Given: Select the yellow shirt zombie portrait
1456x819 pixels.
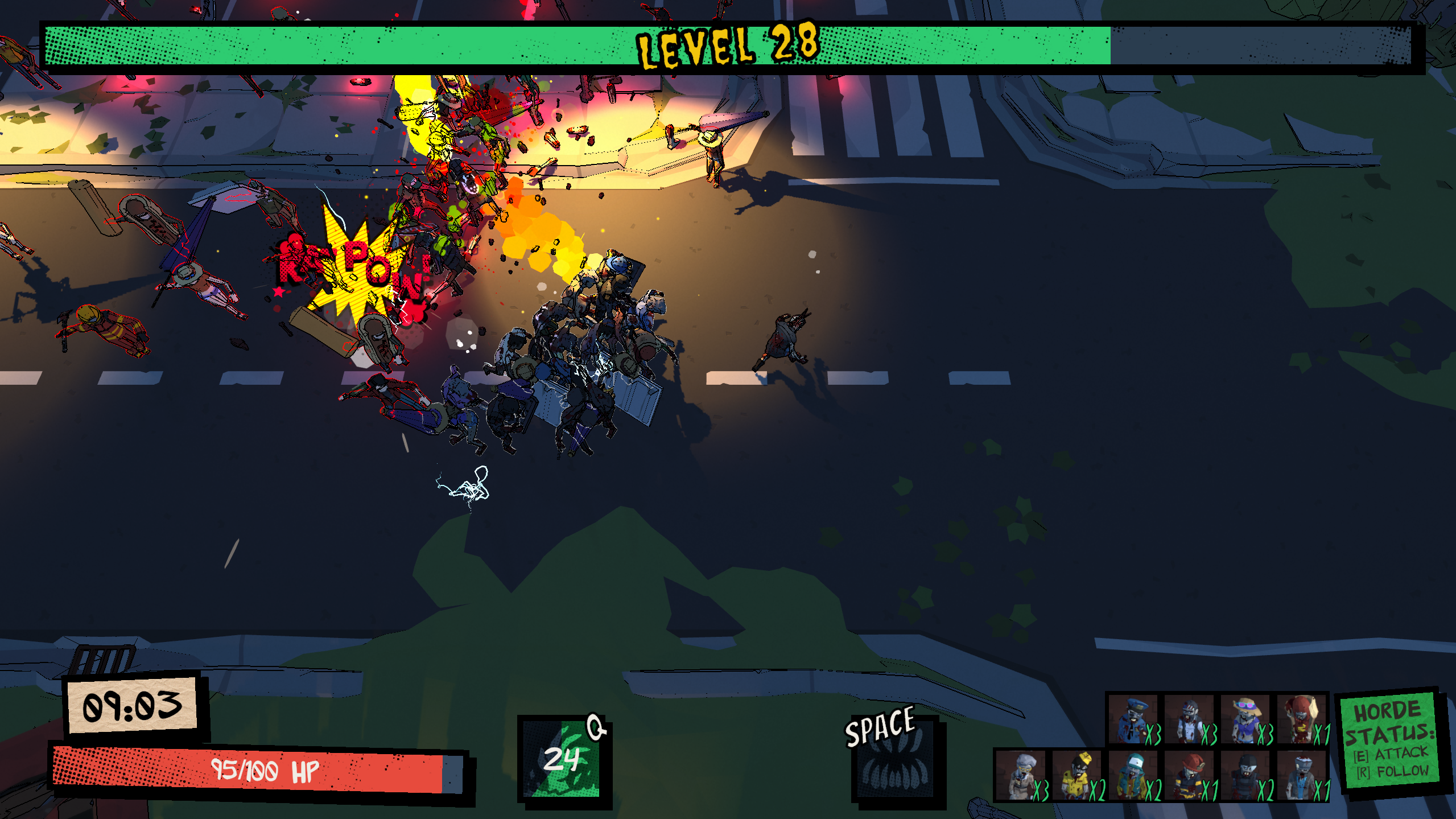Looking at the screenshot, I should click(1078, 775).
